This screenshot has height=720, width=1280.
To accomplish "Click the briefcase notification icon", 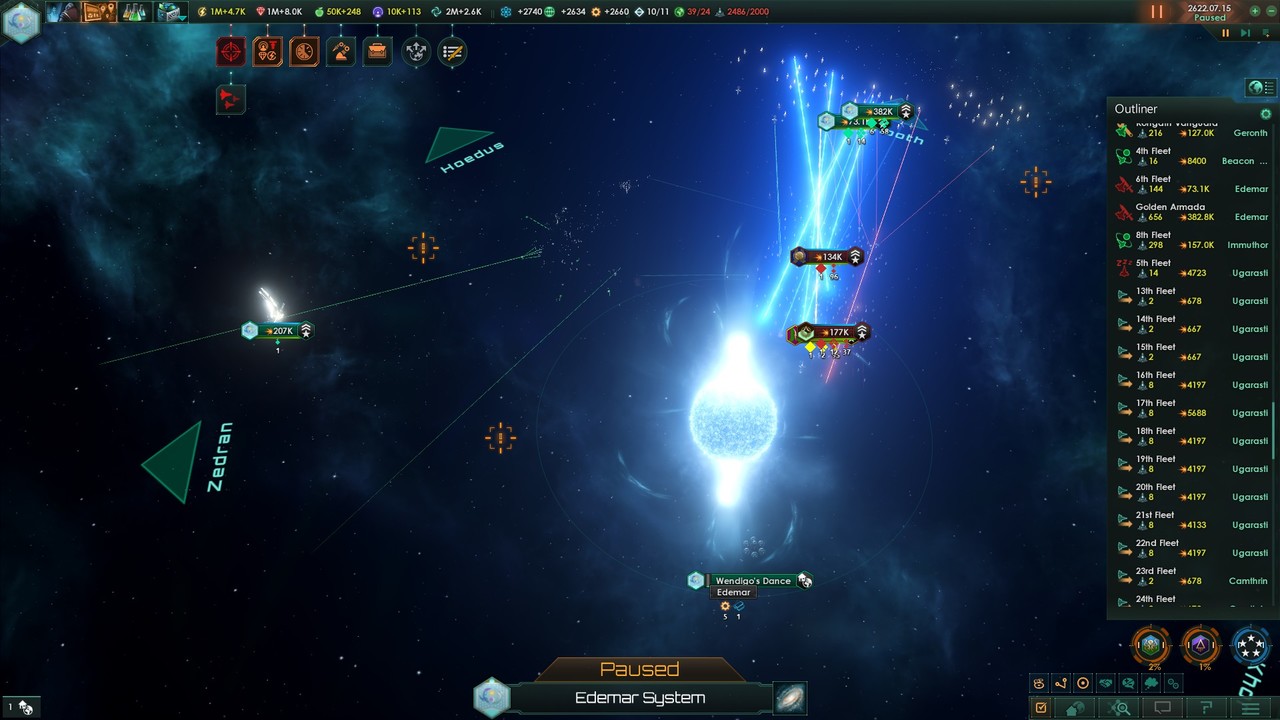I will point(377,52).
